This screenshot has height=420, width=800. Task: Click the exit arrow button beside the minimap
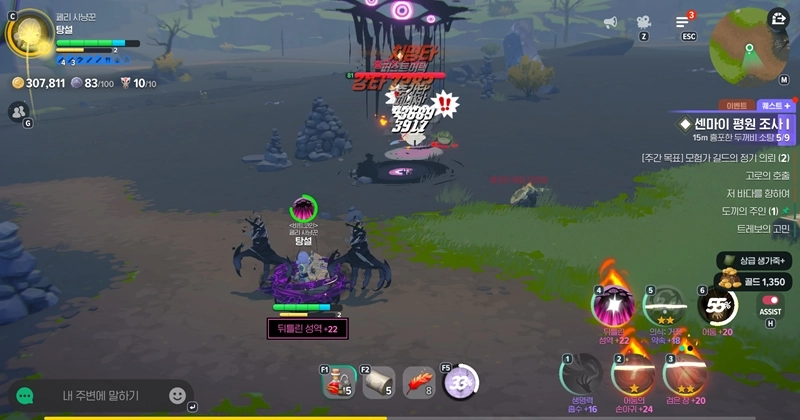(778, 18)
